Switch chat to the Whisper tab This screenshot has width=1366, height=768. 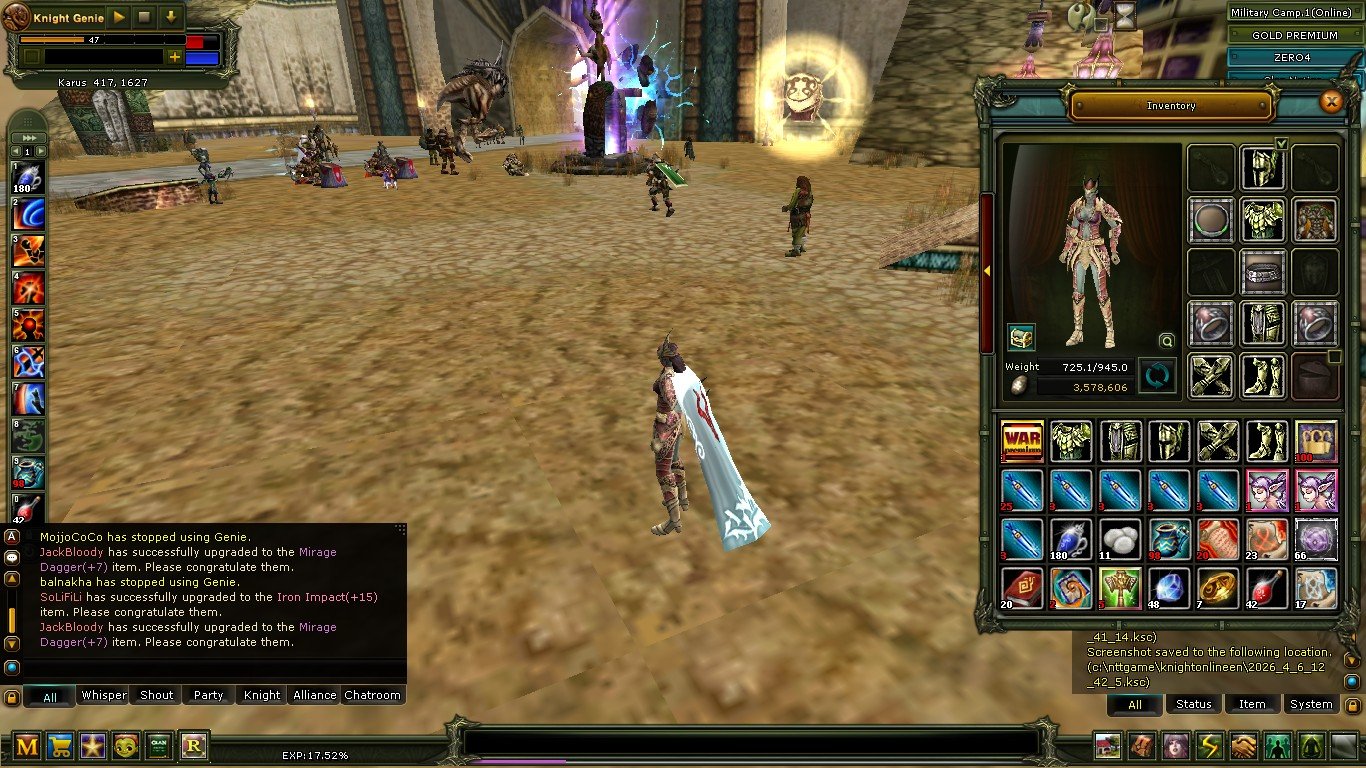[x=104, y=695]
